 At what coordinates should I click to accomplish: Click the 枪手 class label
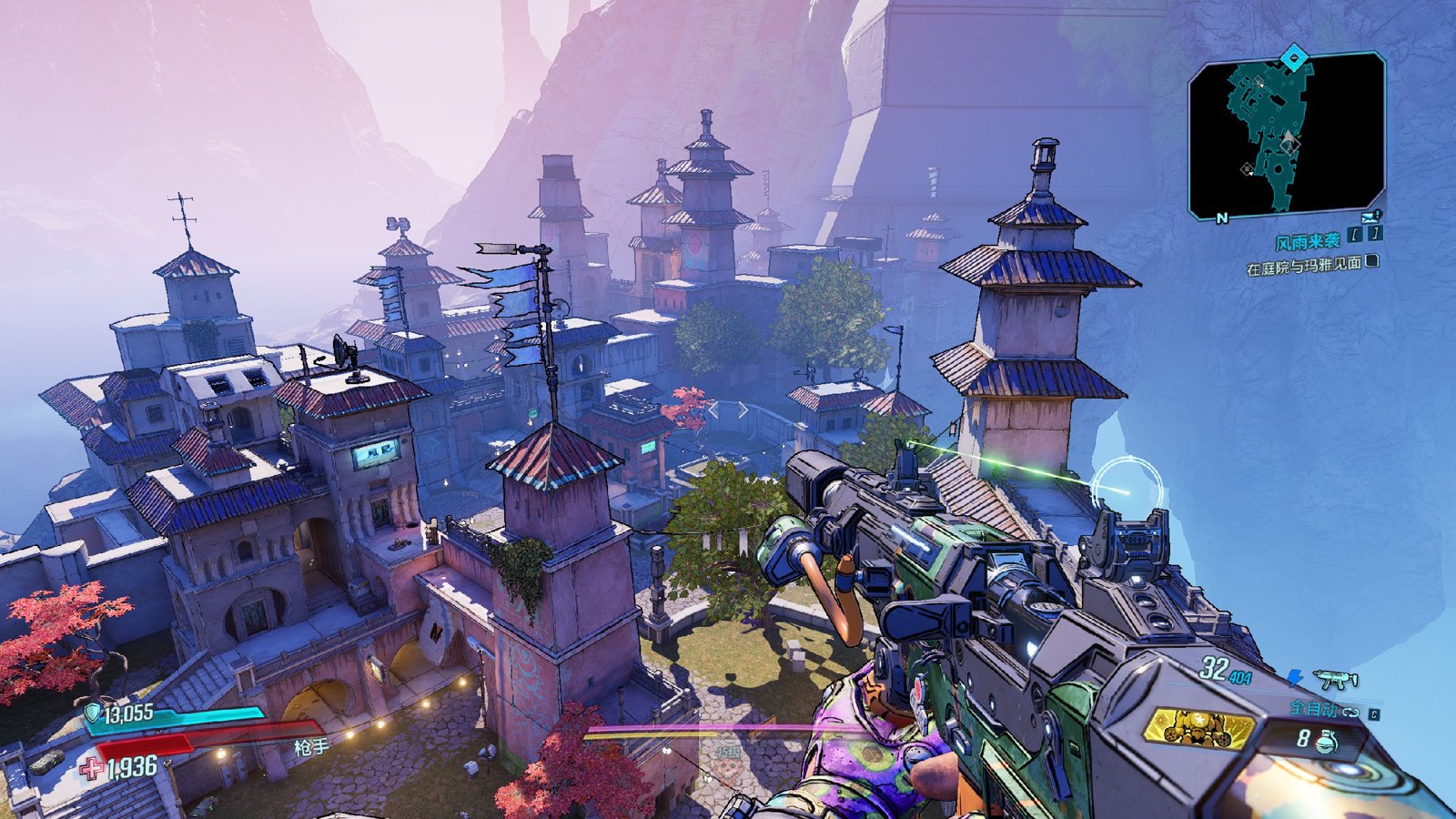point(310,747)
